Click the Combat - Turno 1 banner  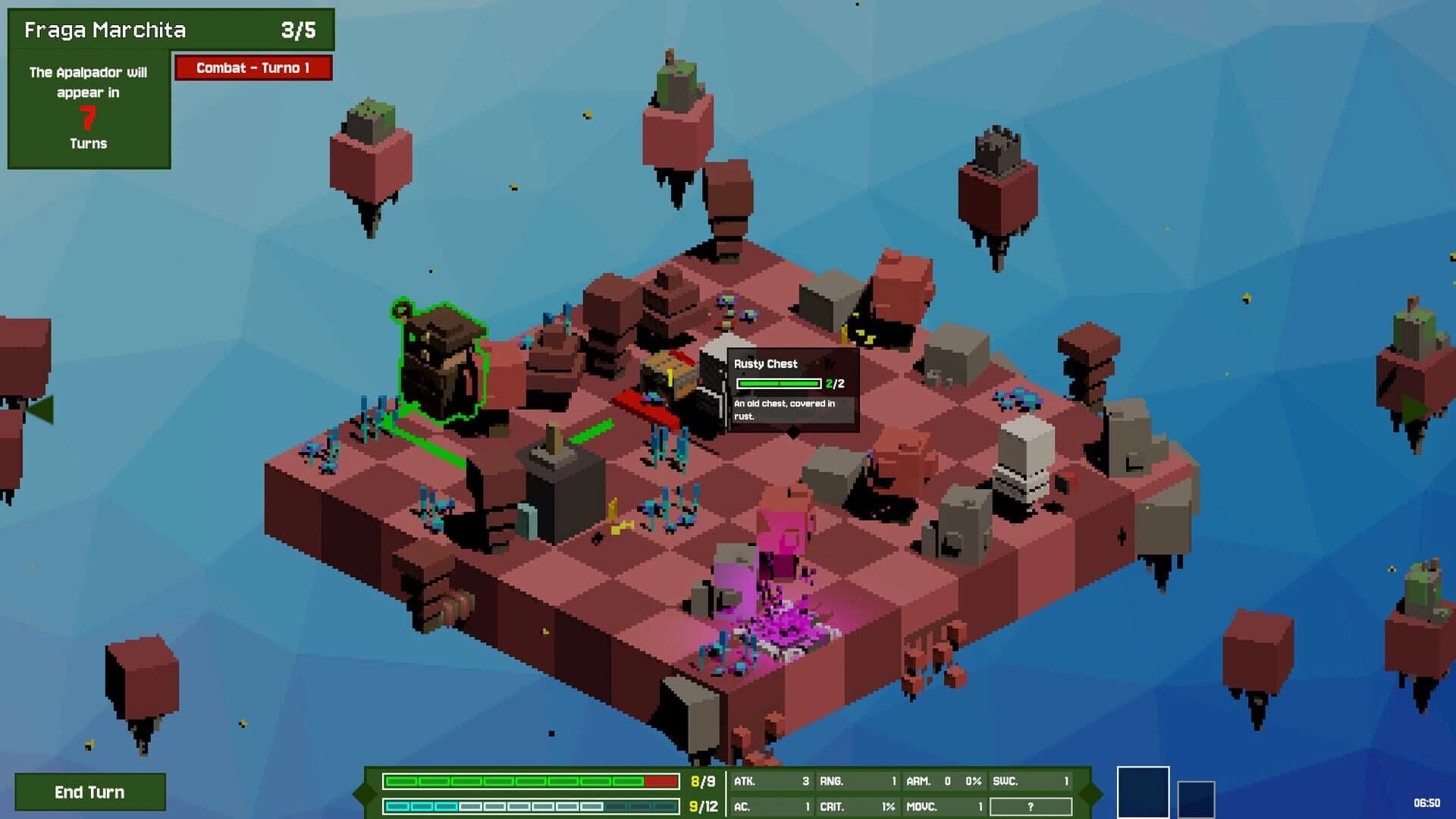coord(254,68)
